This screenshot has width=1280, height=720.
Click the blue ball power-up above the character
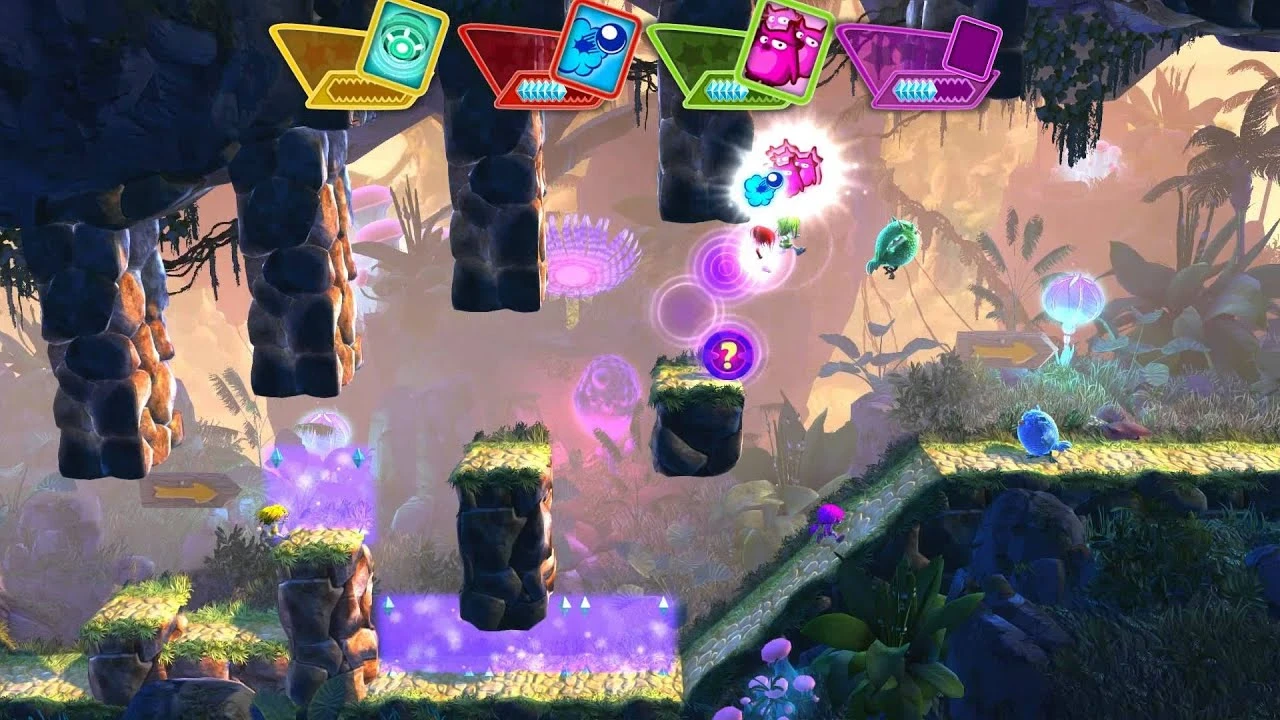(764, 186)
